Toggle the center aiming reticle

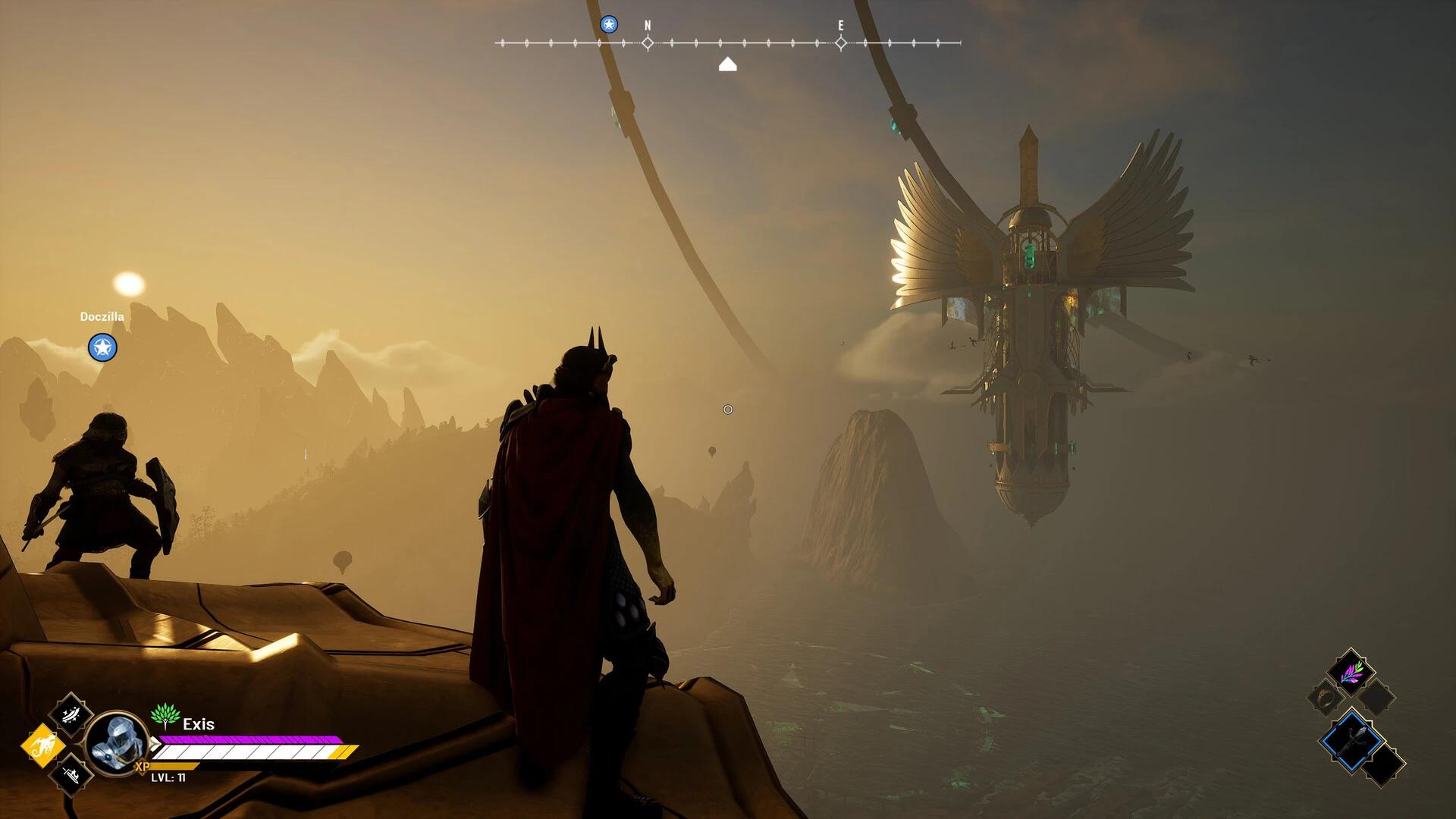point(727,409)
